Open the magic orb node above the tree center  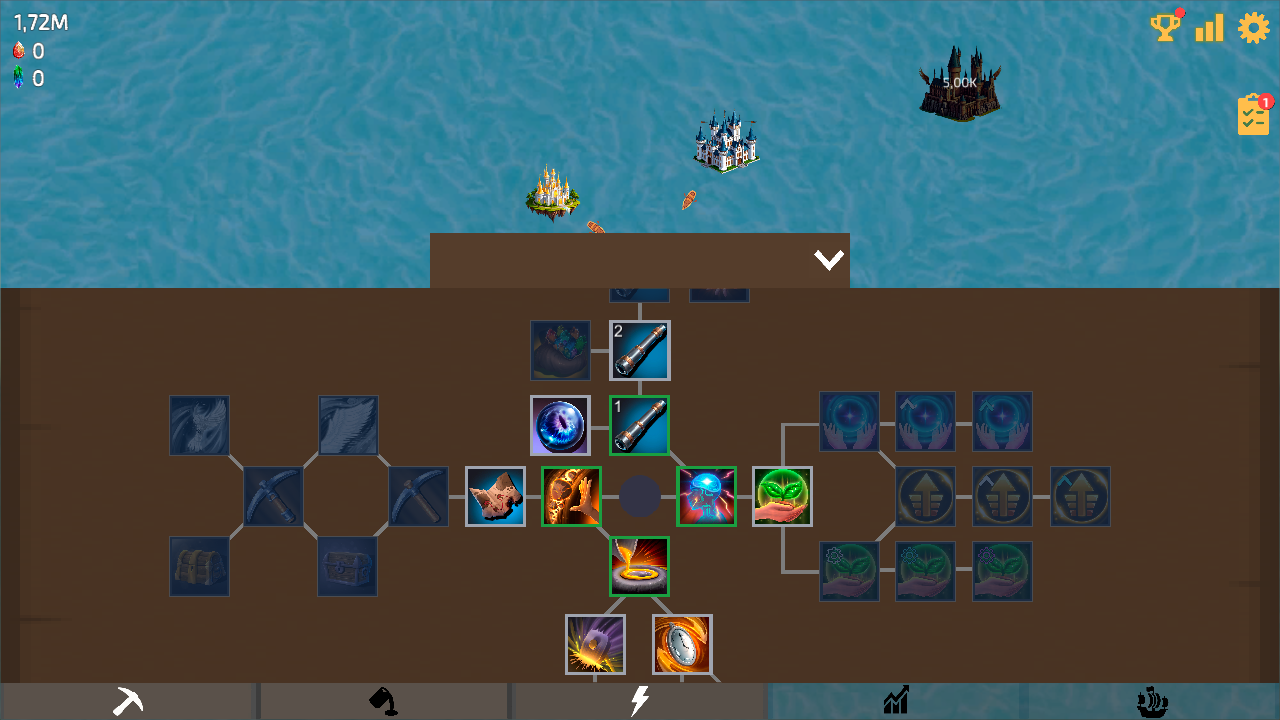560,424
